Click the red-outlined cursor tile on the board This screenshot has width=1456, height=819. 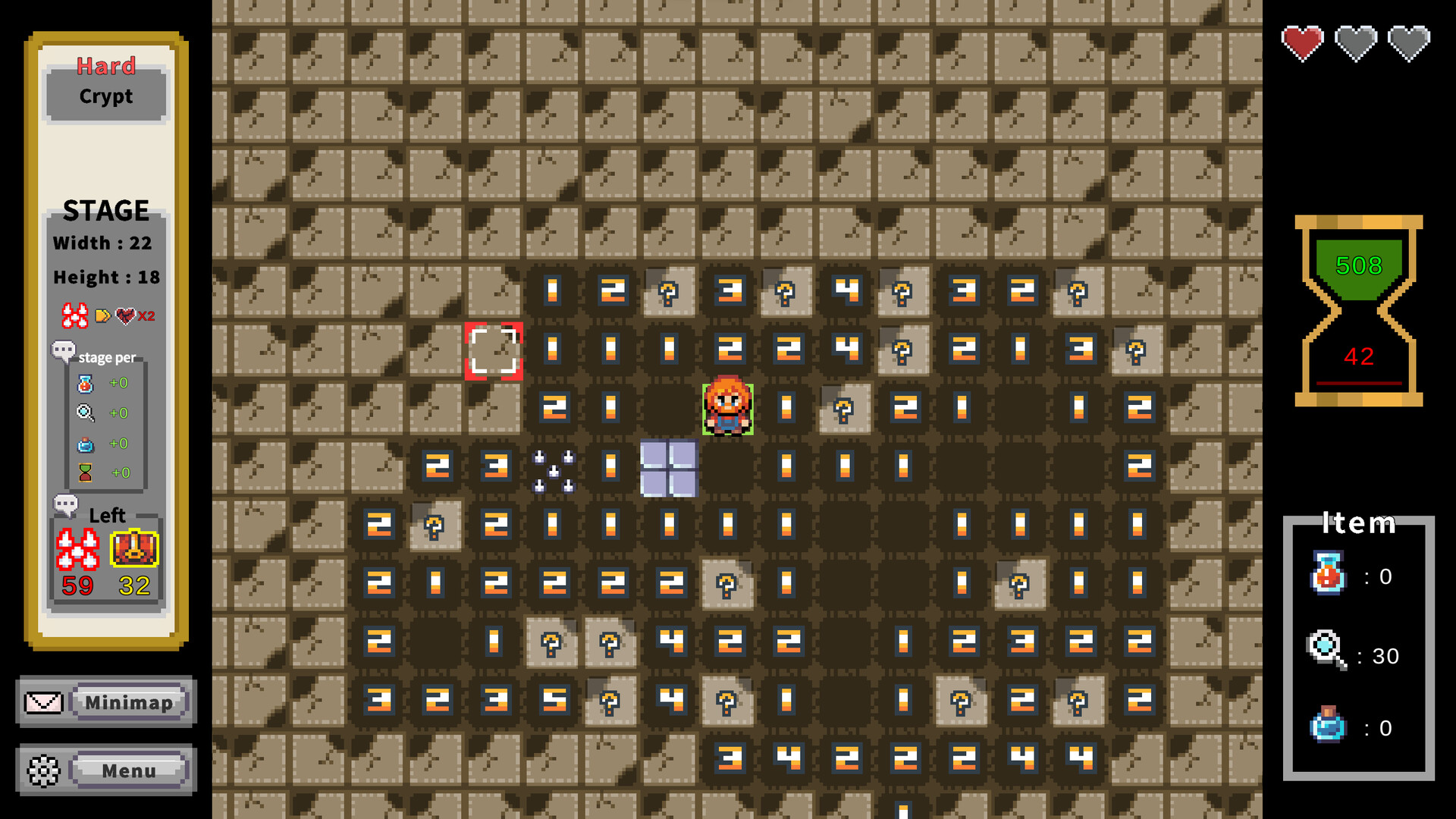[x=494, y=350]
